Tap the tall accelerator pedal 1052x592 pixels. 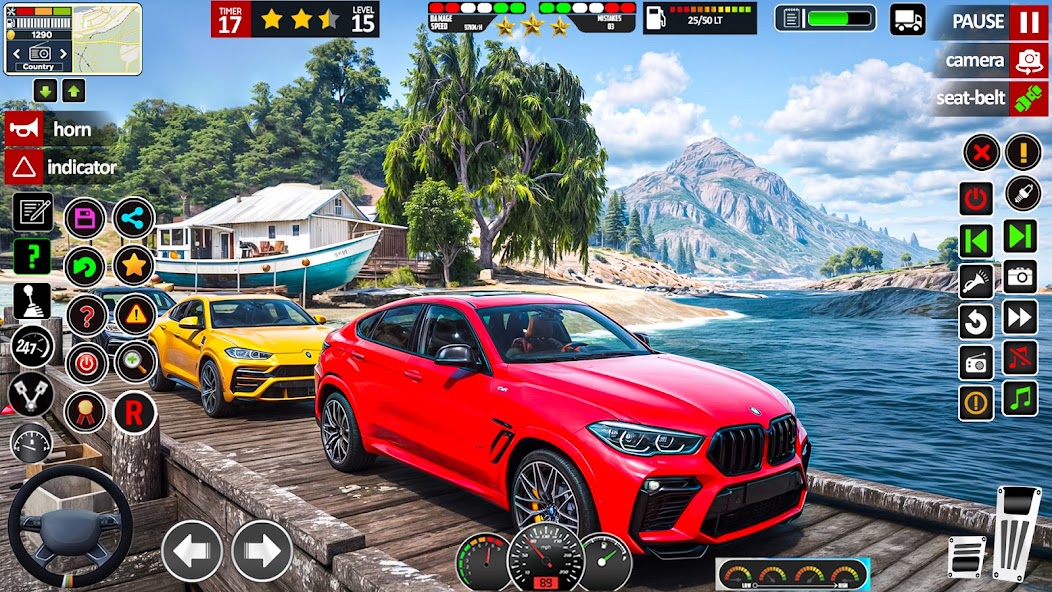(x=1017, y=533)
